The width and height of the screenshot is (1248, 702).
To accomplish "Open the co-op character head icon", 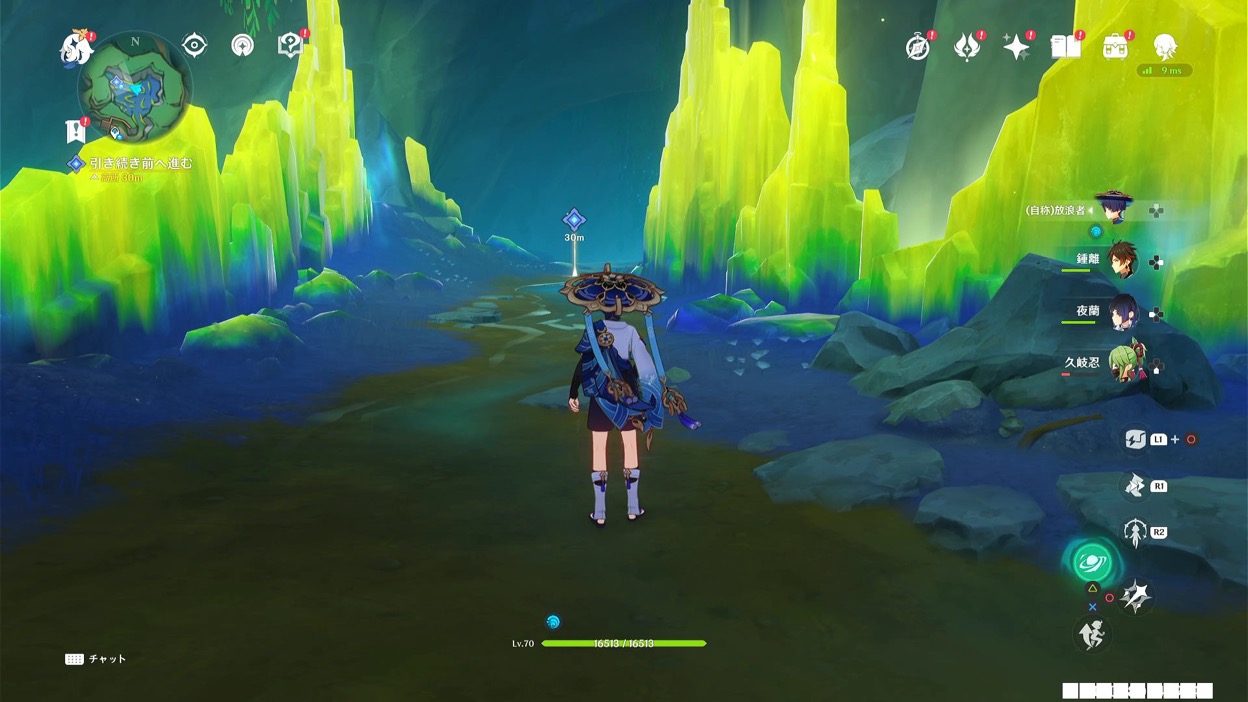I will click(x=1164, y=46).
